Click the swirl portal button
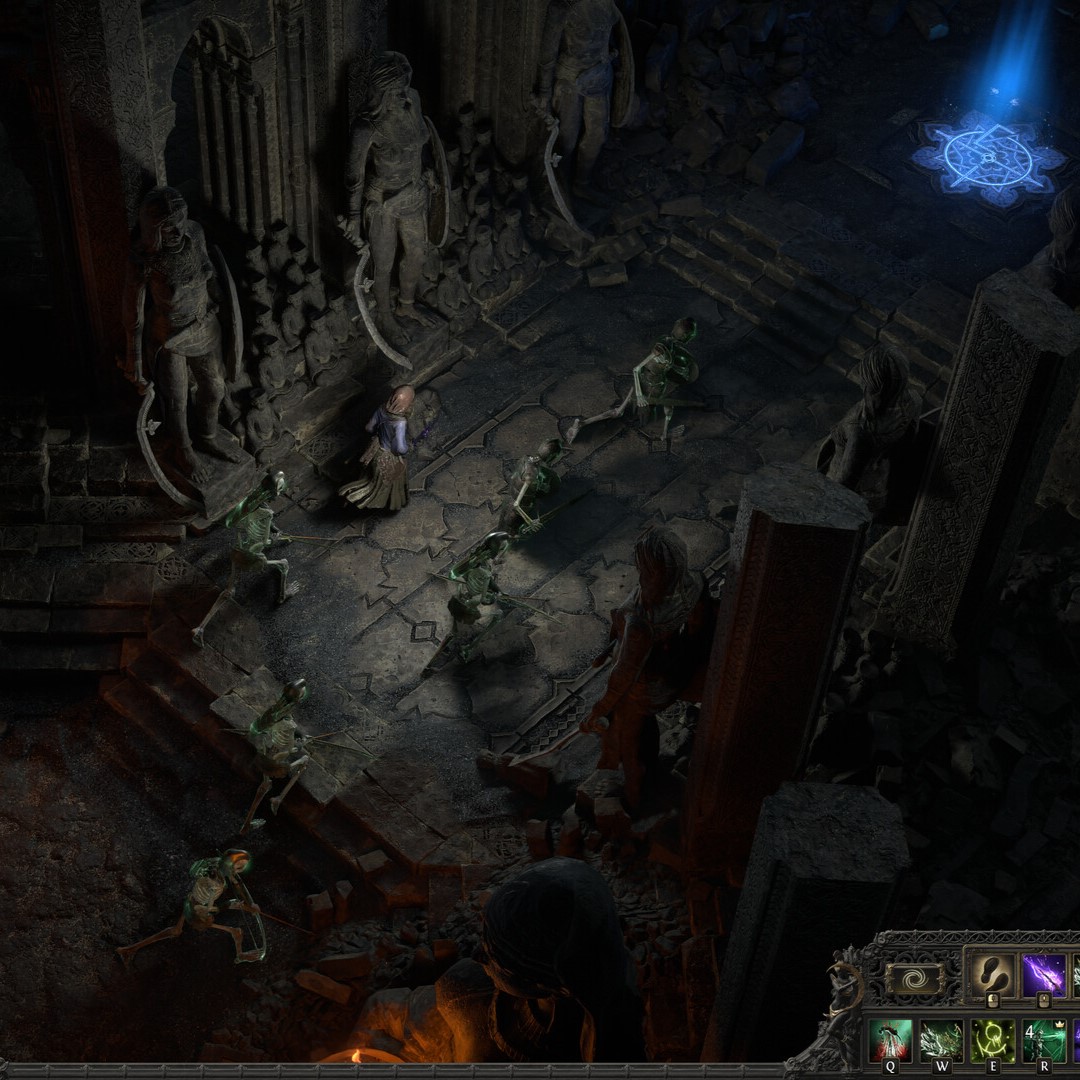Screen dimensions: 1080x1080 click(x=915, y=979)
